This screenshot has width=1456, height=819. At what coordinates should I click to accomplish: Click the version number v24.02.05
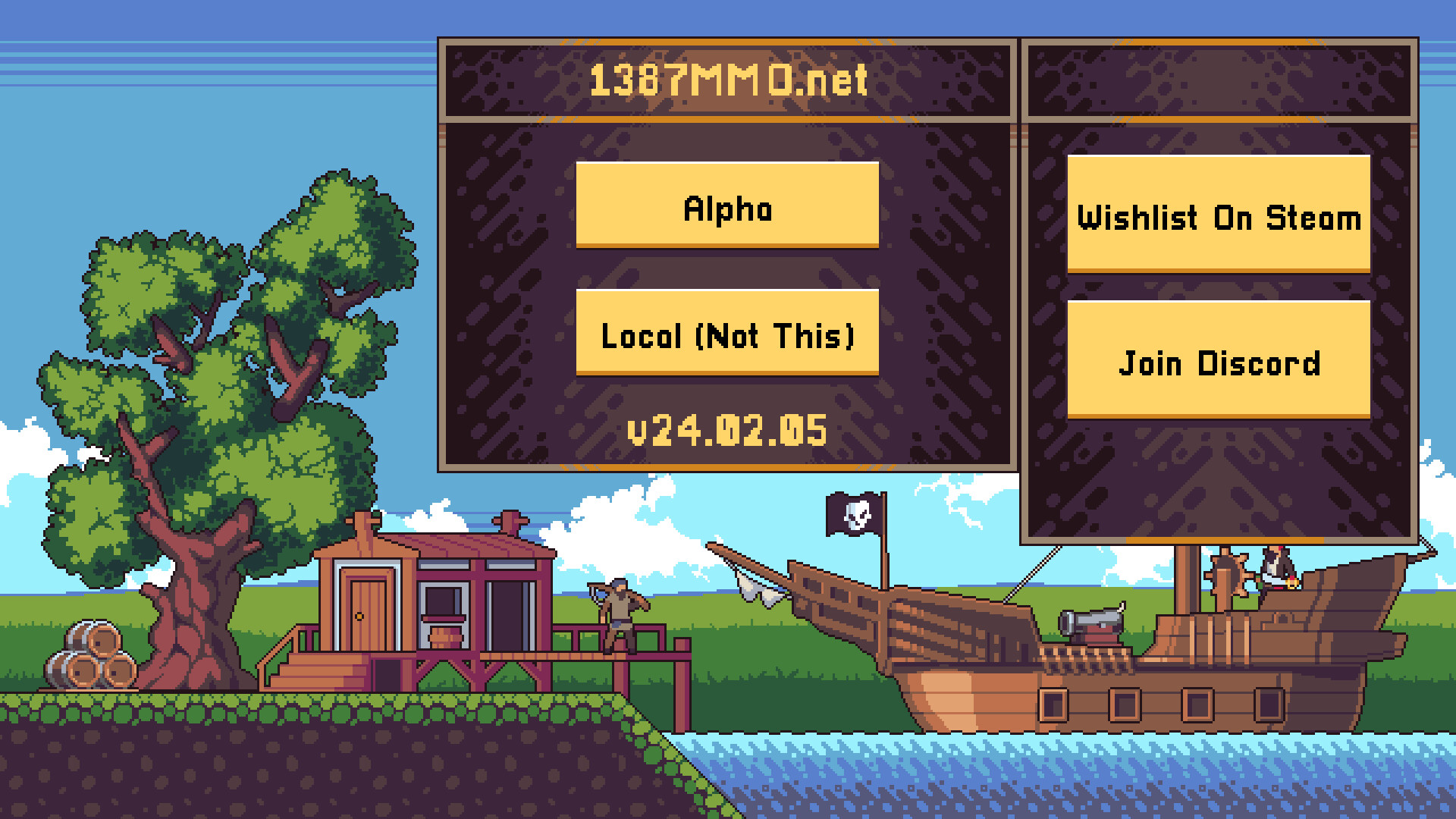[726, 431]
